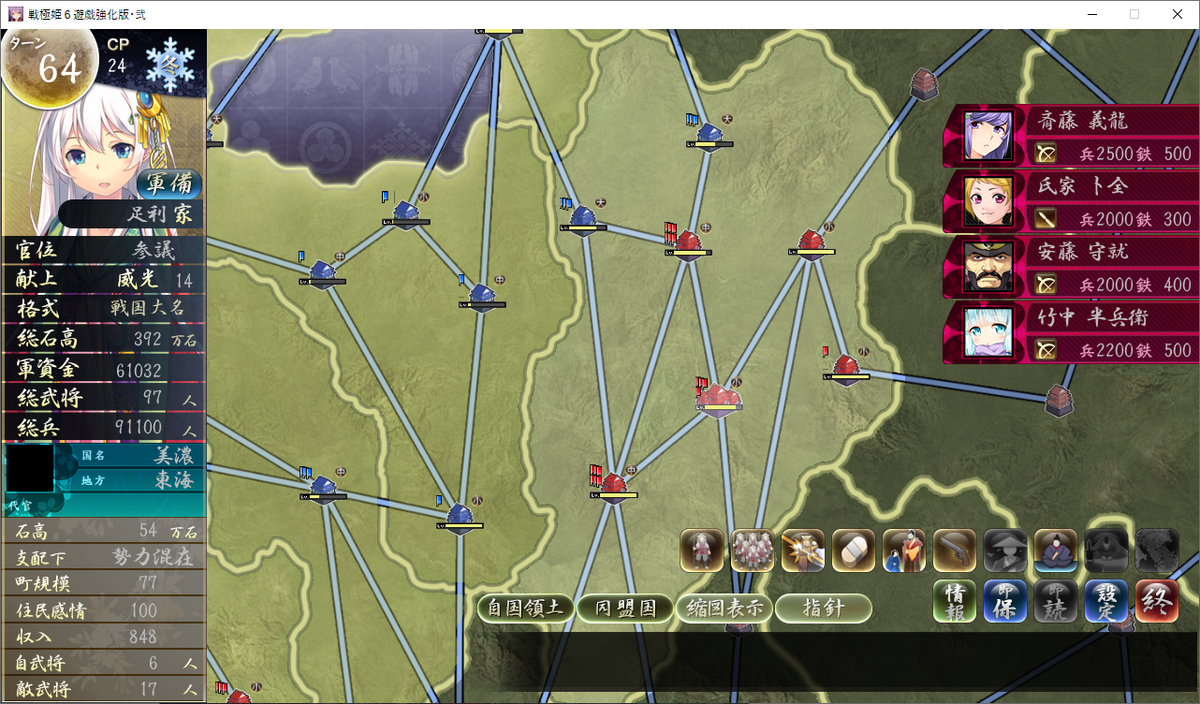Screen dimensions: 1200x704
Task: Toggle the 縮図表示 minimap display
Action: (724, 608)
